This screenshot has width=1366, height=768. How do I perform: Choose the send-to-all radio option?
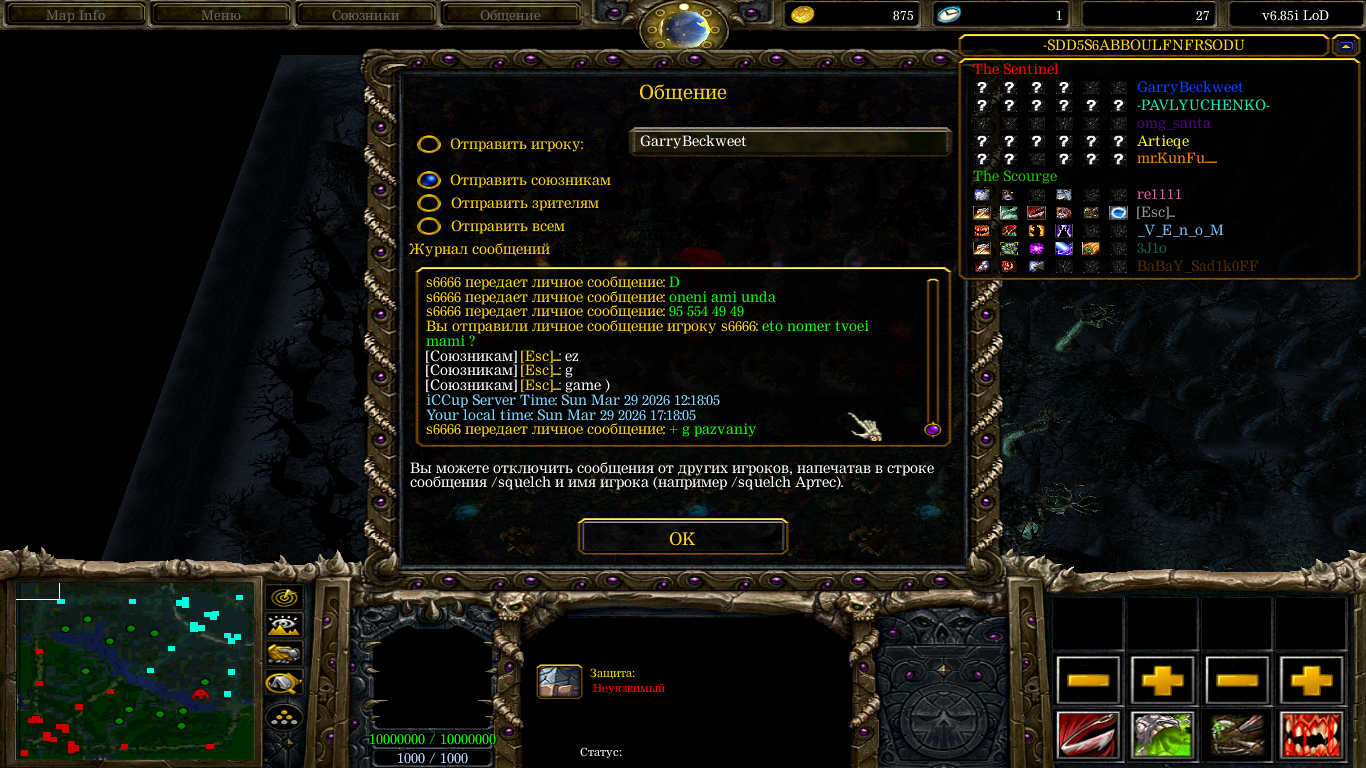429,226
